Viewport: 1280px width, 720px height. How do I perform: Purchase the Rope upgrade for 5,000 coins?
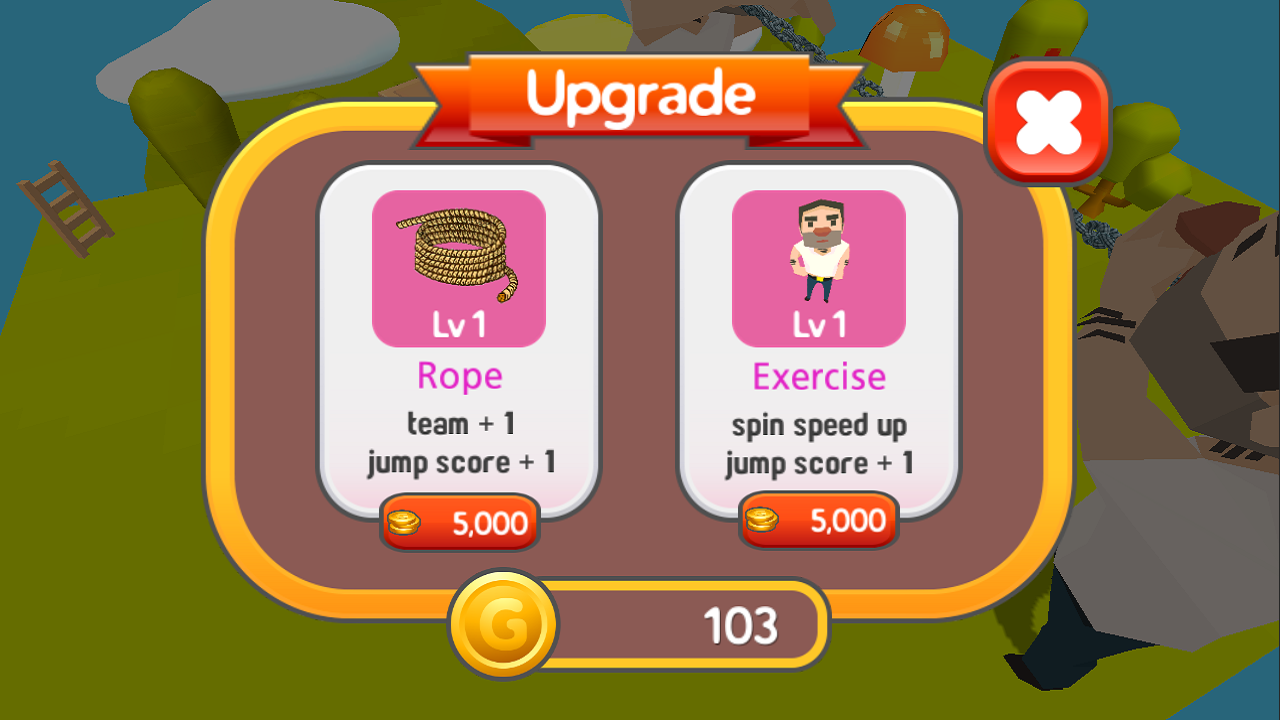click(x=460, y=521)
